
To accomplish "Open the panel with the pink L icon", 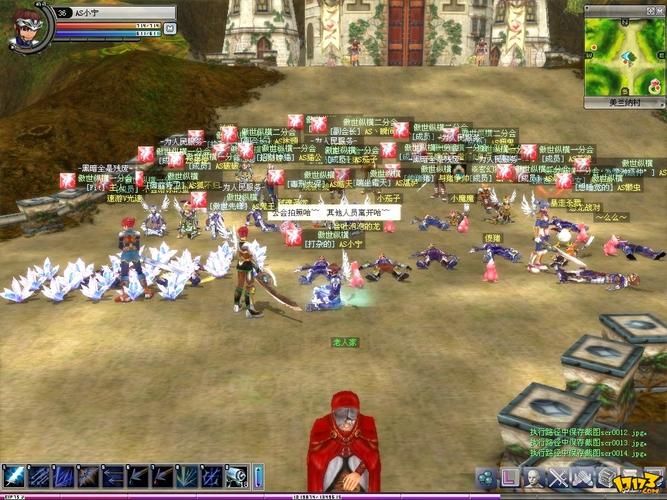I will tap(510, 477).
